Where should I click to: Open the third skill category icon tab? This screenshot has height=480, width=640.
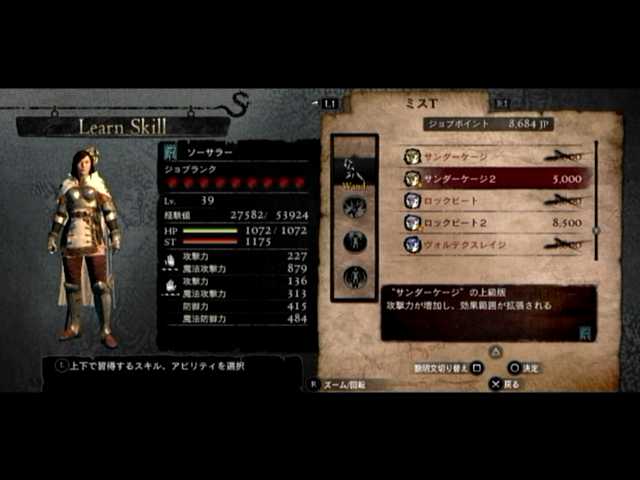[354, 241]
